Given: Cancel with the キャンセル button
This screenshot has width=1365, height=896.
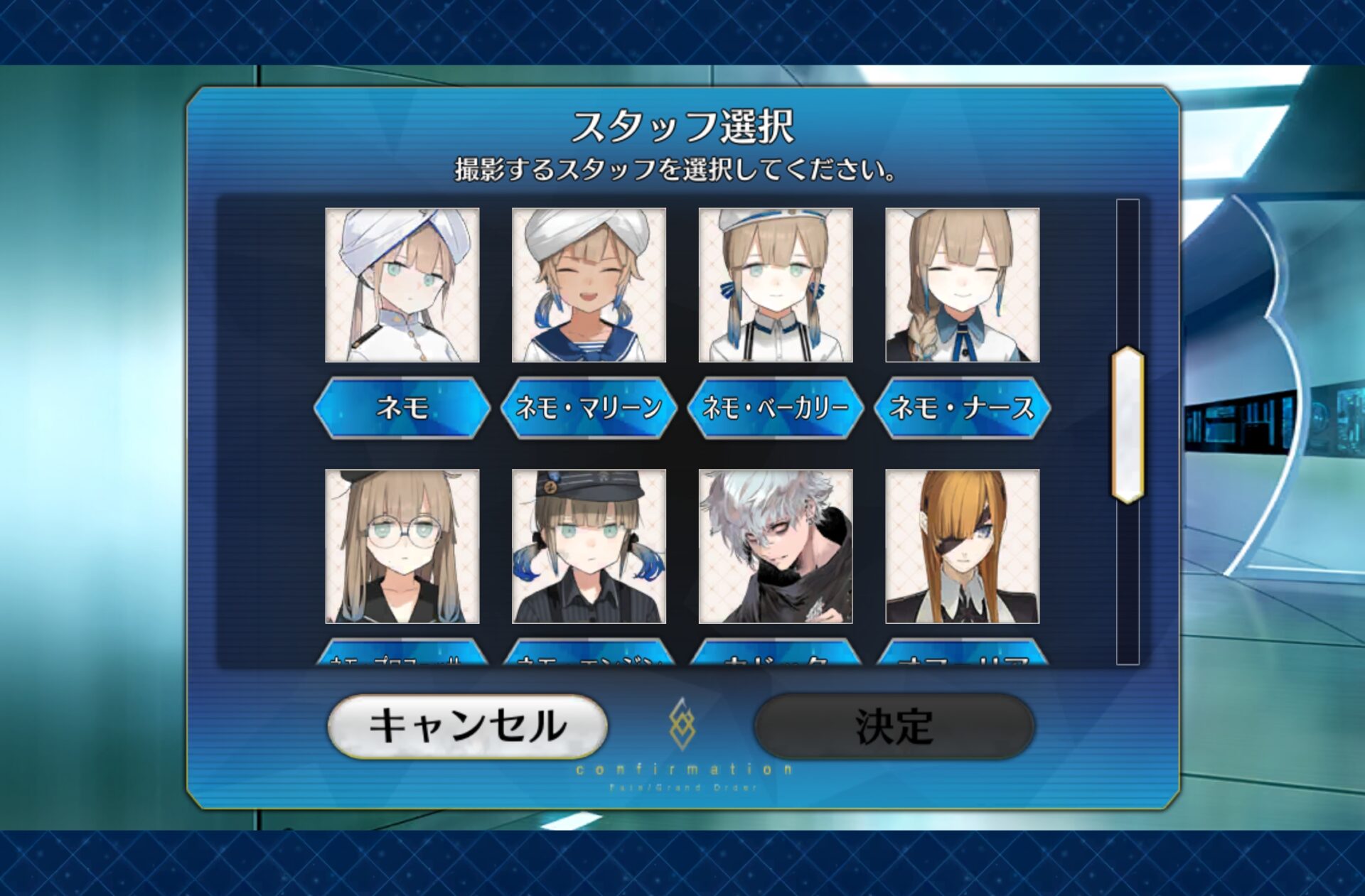Looking at the screenshot, I should pyautogui.click(x=467, y=726).
